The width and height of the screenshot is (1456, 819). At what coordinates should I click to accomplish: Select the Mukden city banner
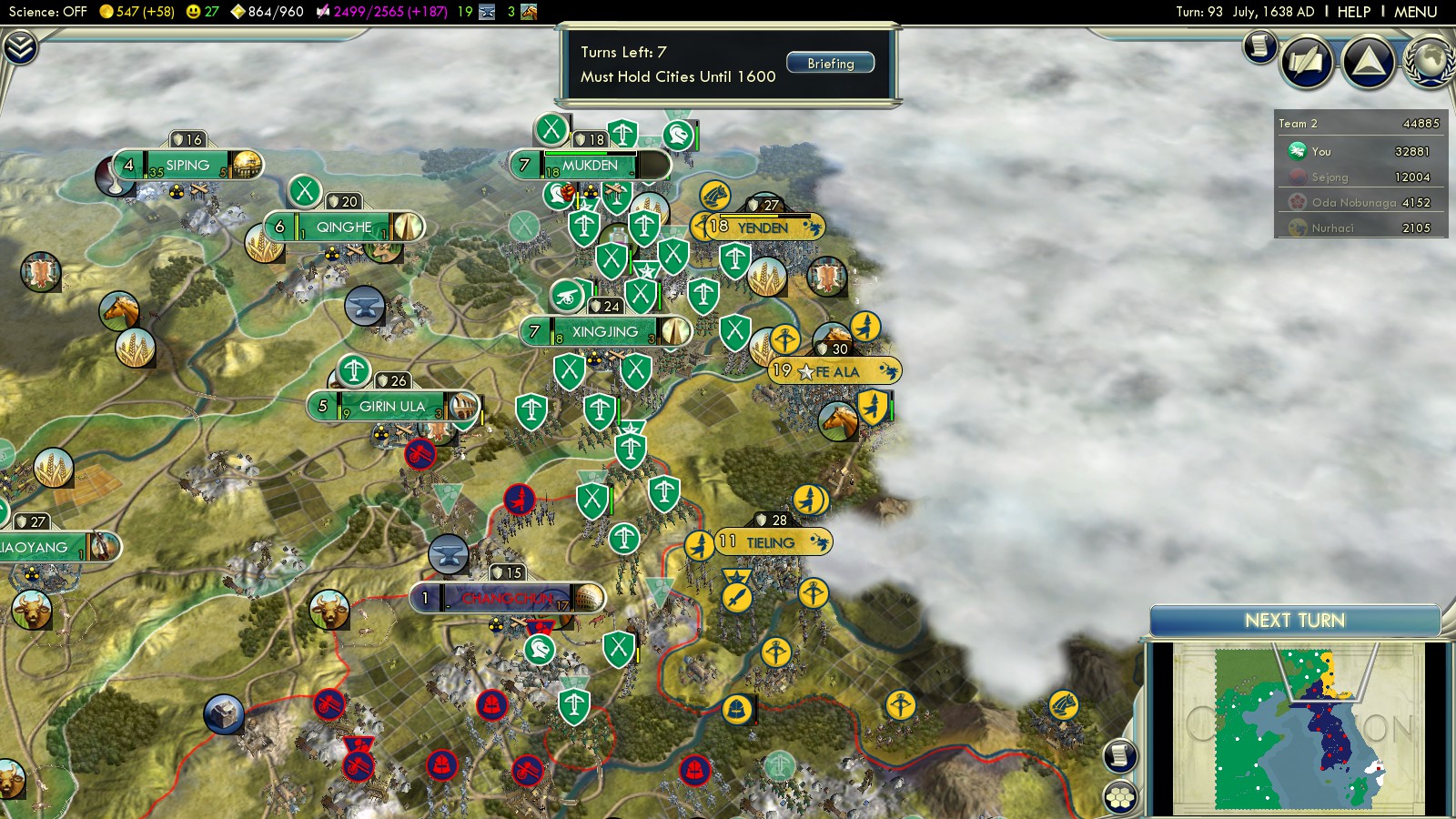pos(590,166)
